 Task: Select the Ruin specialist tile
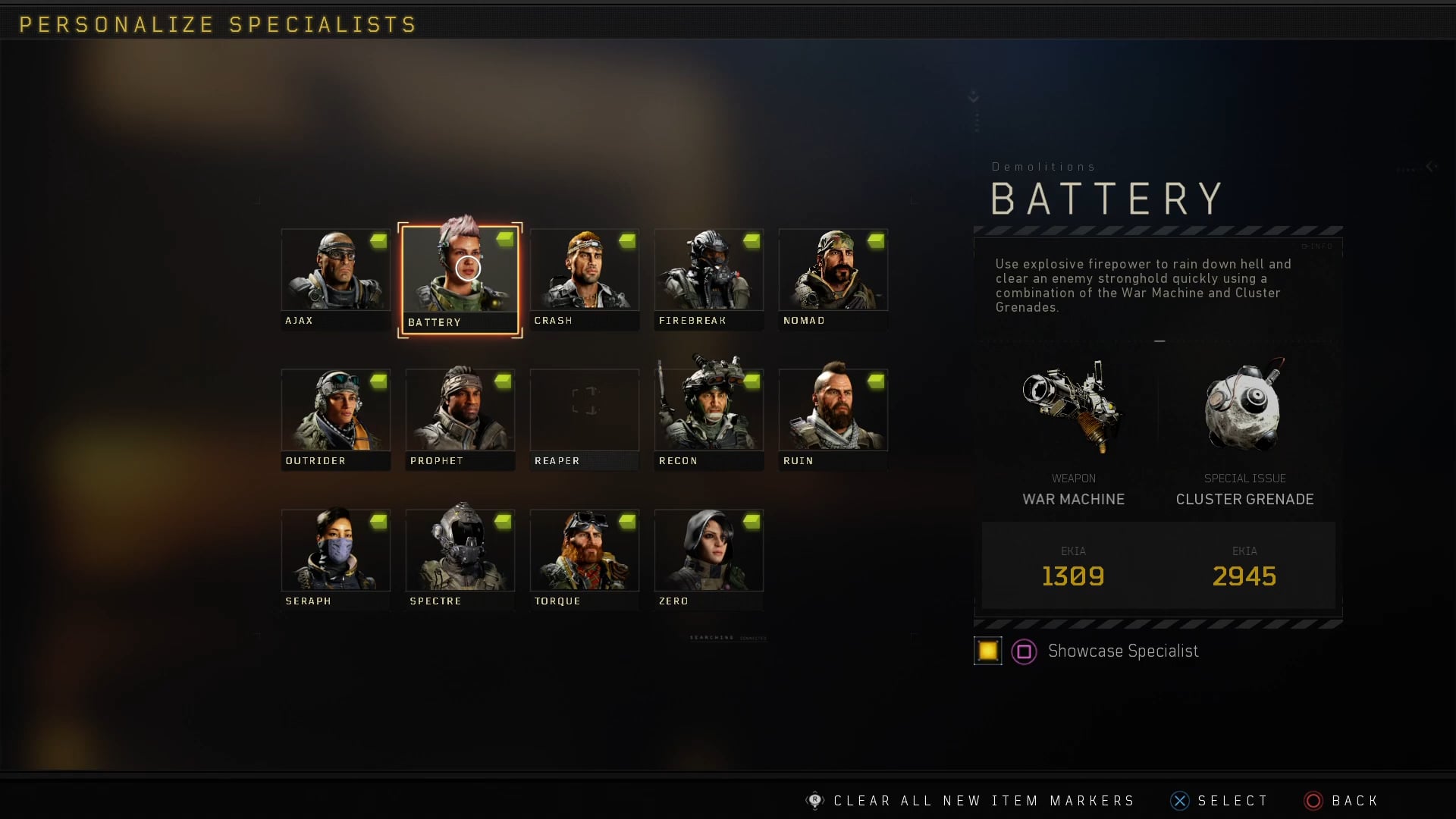(x=833, y=418)
